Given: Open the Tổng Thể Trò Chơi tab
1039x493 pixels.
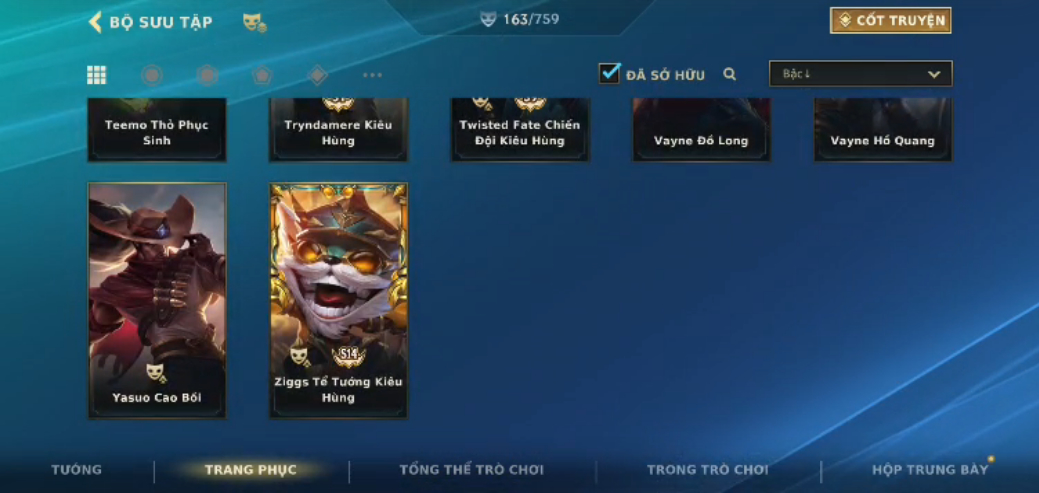Looking at the screenshot, I should tap(471, 469).
